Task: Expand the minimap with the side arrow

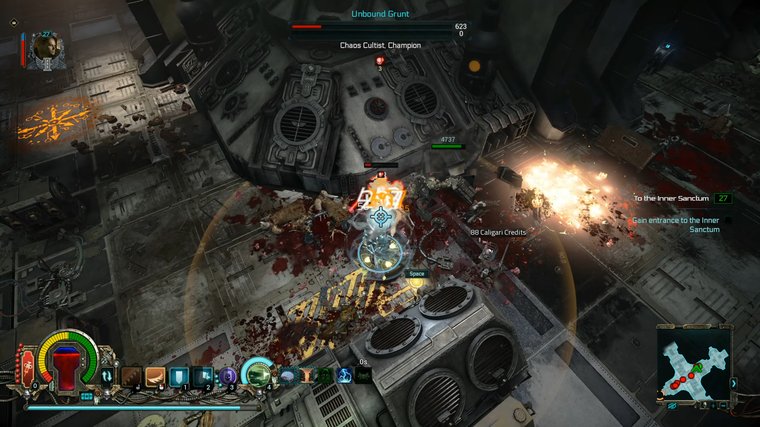Action: pyautogui.click(x=734, y=383)
